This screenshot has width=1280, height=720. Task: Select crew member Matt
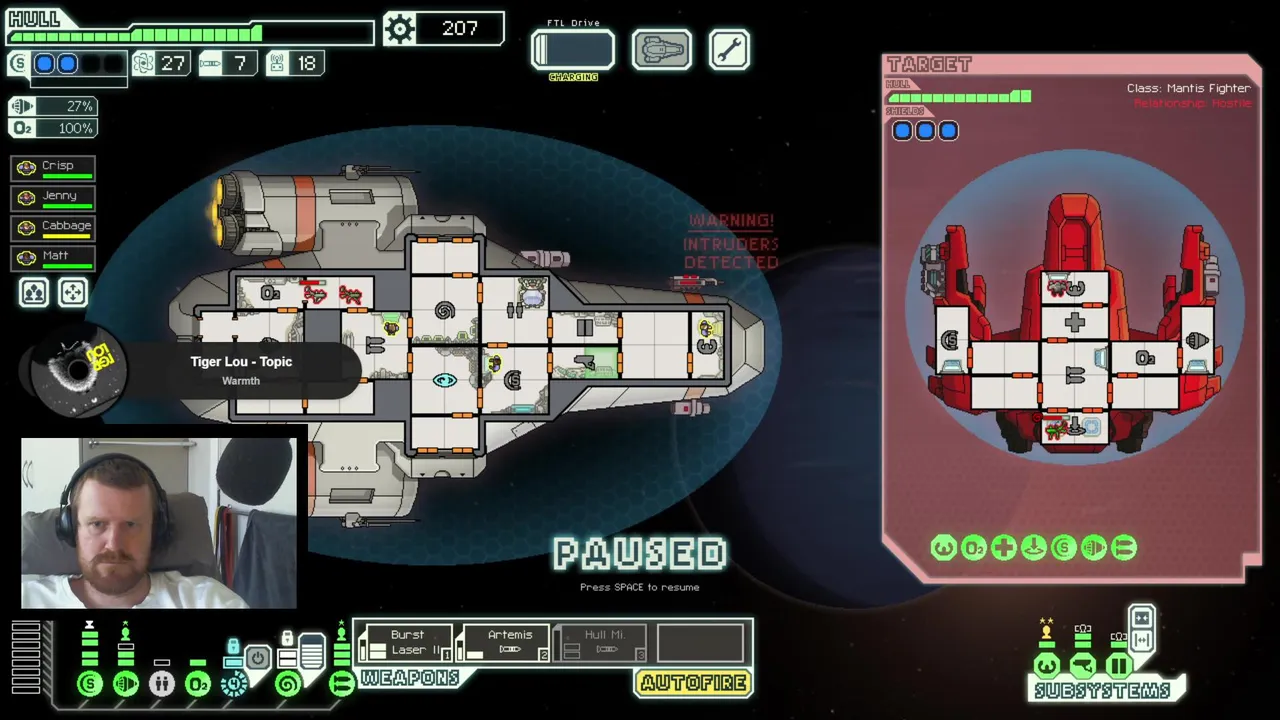click(x=54, y=257)
